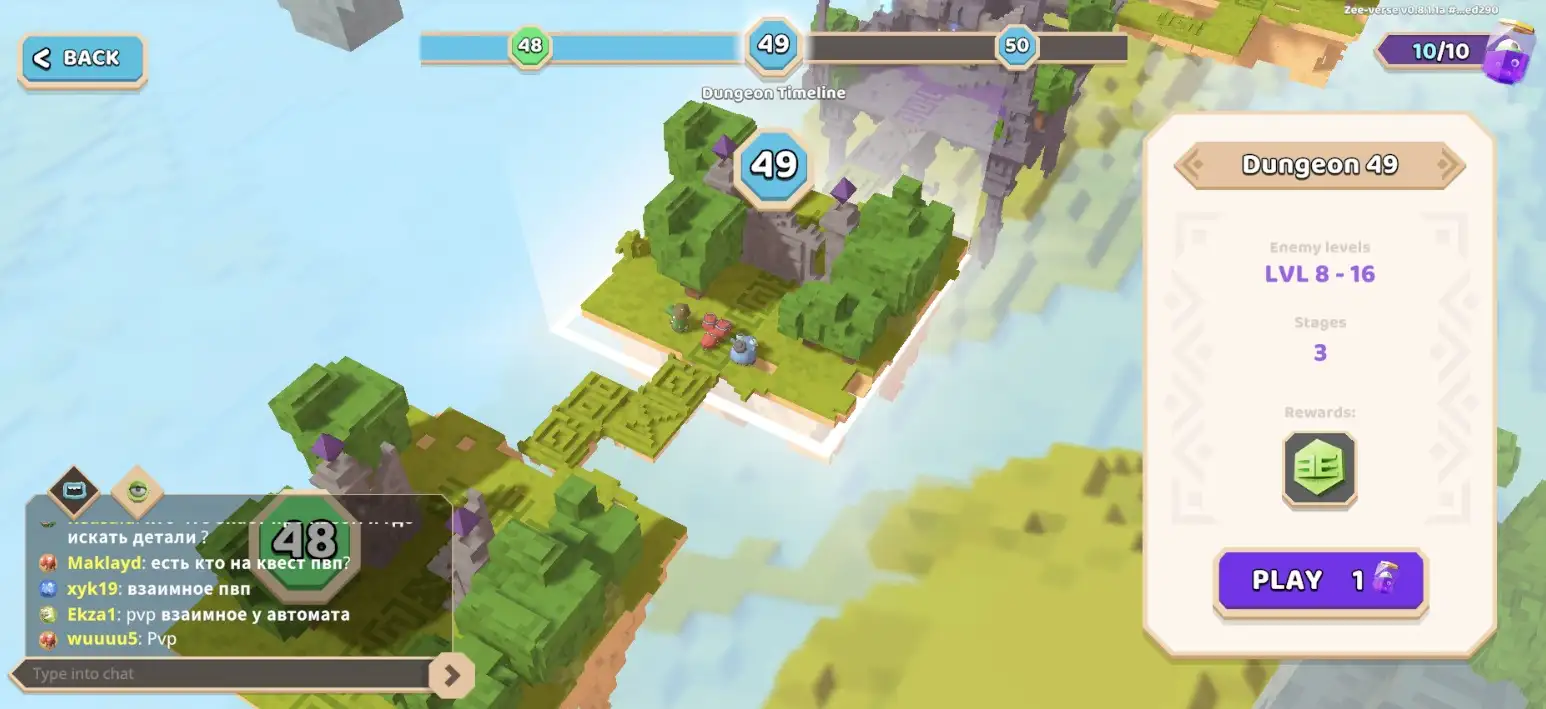Select wuuuu5's chat message
1546x709 pixels.
pyautogui.click(x=161, y=639)
